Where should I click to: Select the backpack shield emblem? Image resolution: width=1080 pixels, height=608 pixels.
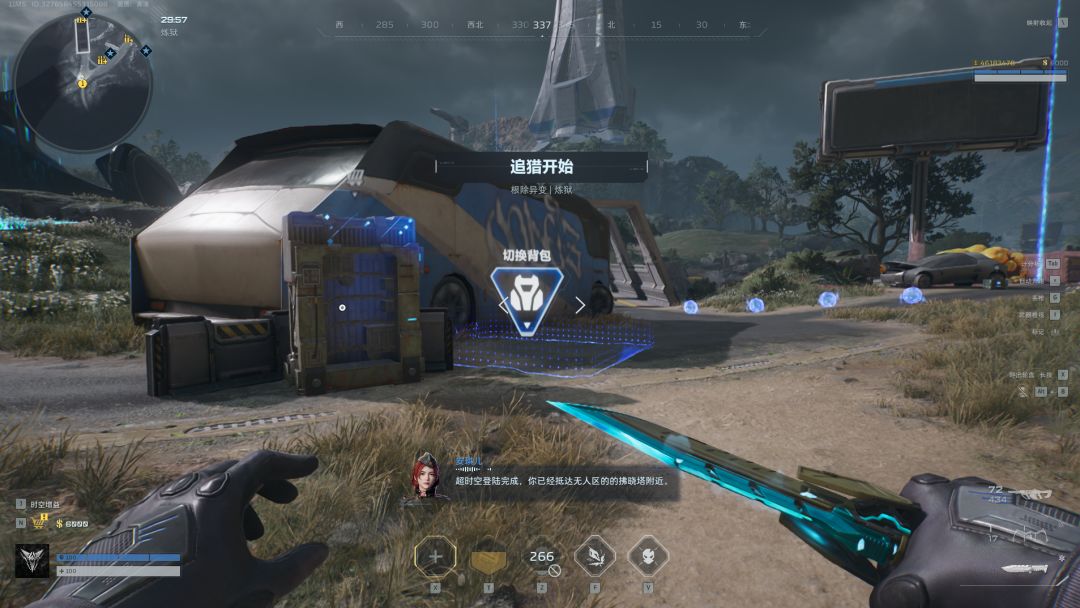(527, 299)
